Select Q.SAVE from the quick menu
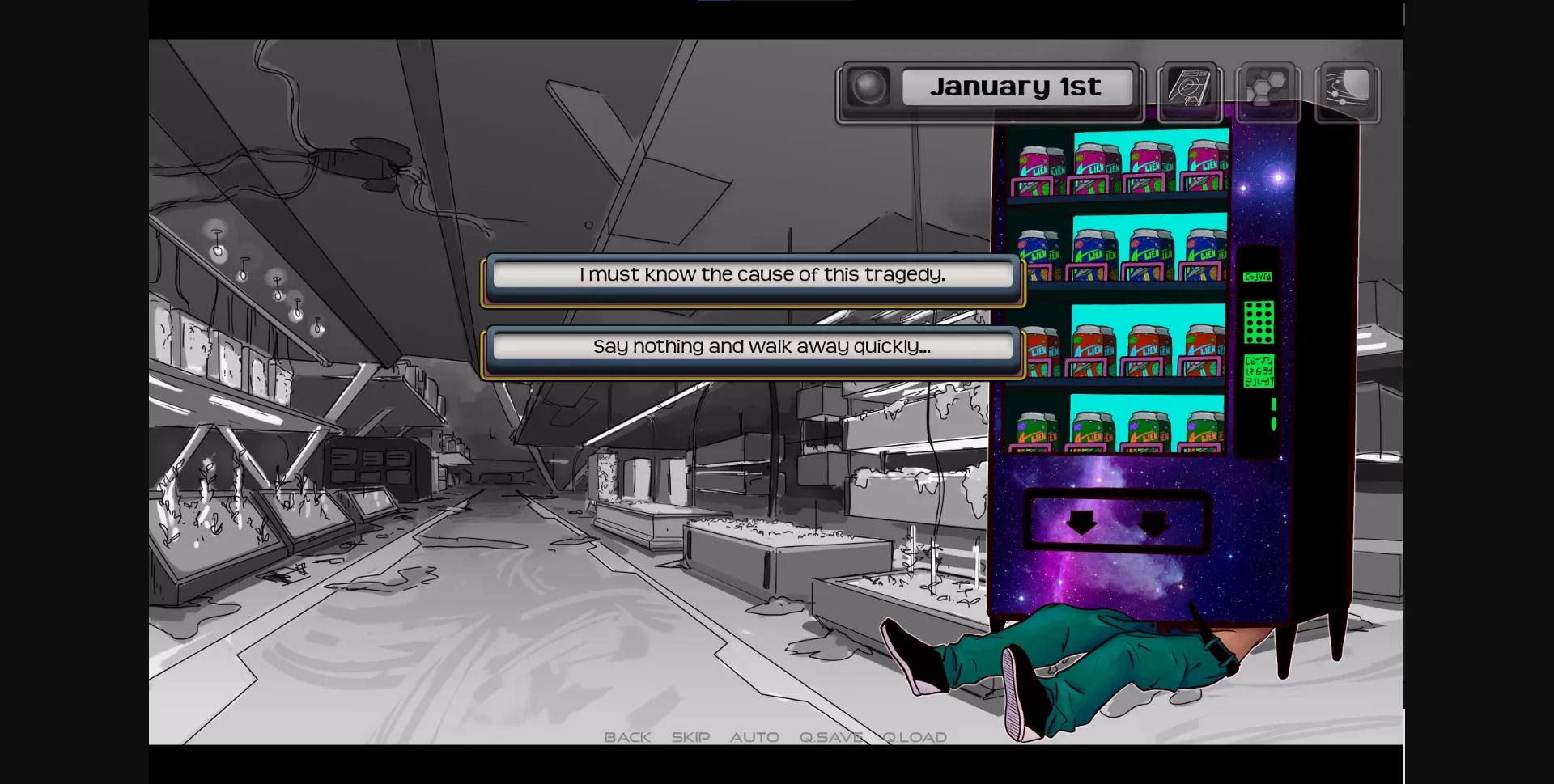This screenshot has height=784, width=1554. (830, 737)
